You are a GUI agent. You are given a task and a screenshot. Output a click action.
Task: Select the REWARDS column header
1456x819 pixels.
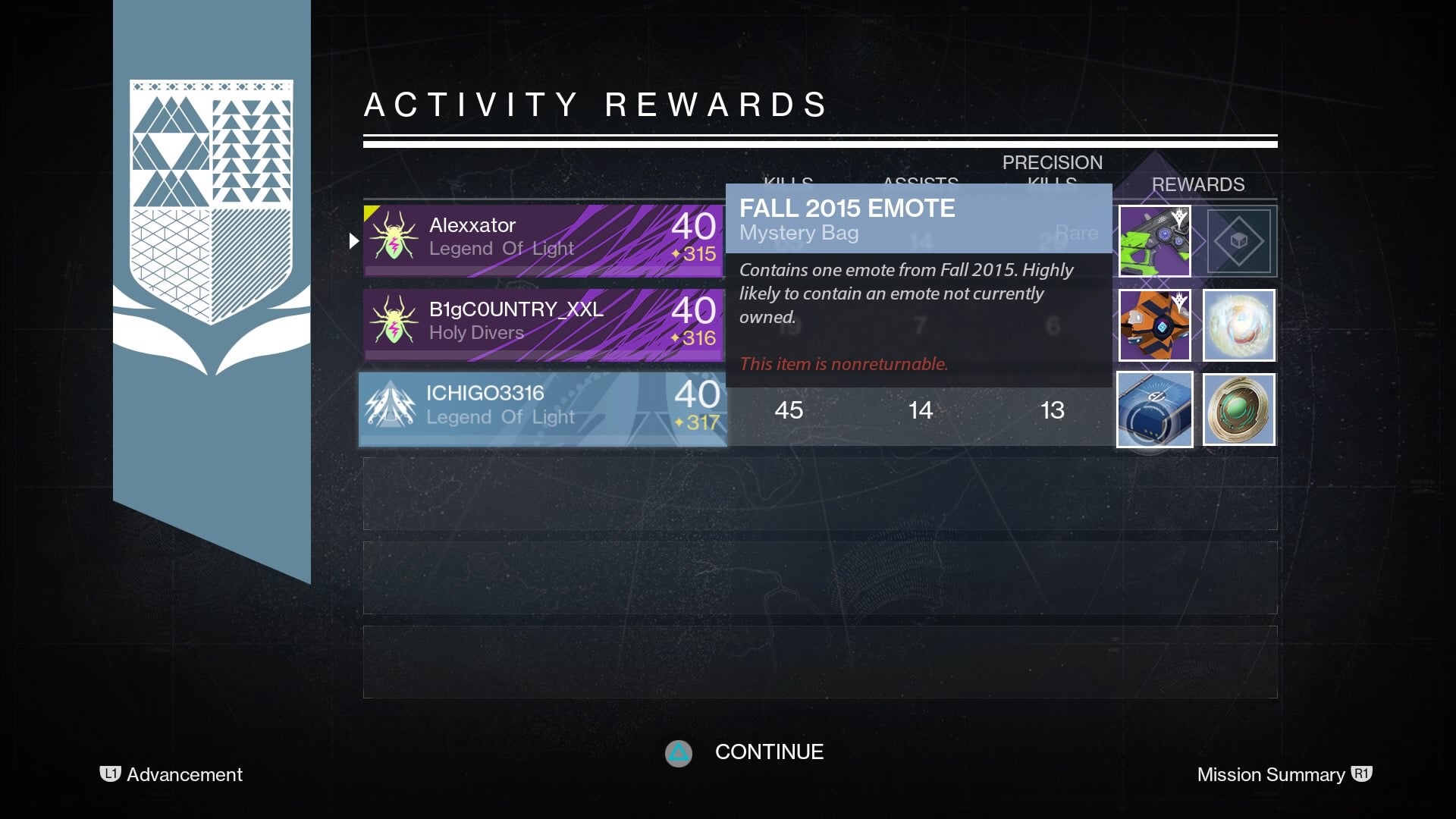[1198, 184]
